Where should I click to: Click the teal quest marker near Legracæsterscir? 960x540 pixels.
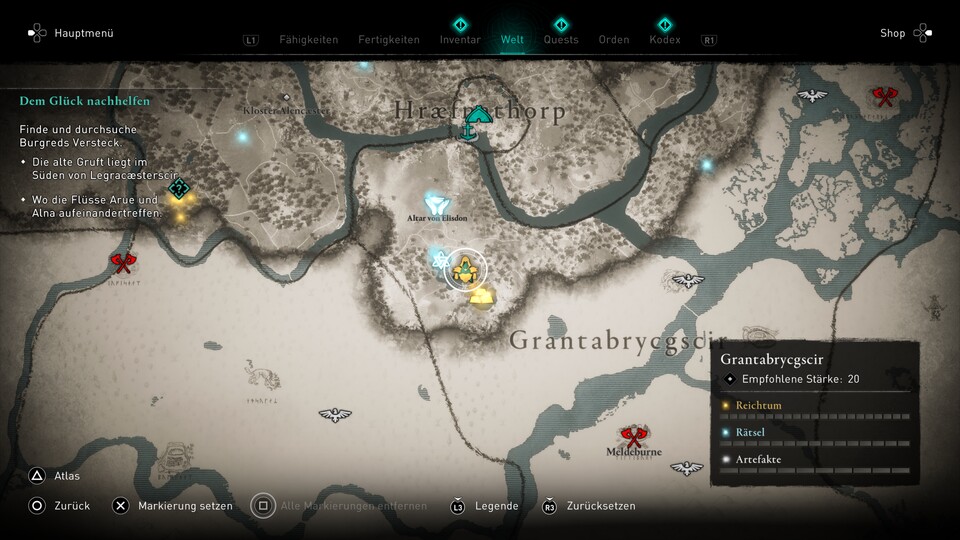coord(179,188)
